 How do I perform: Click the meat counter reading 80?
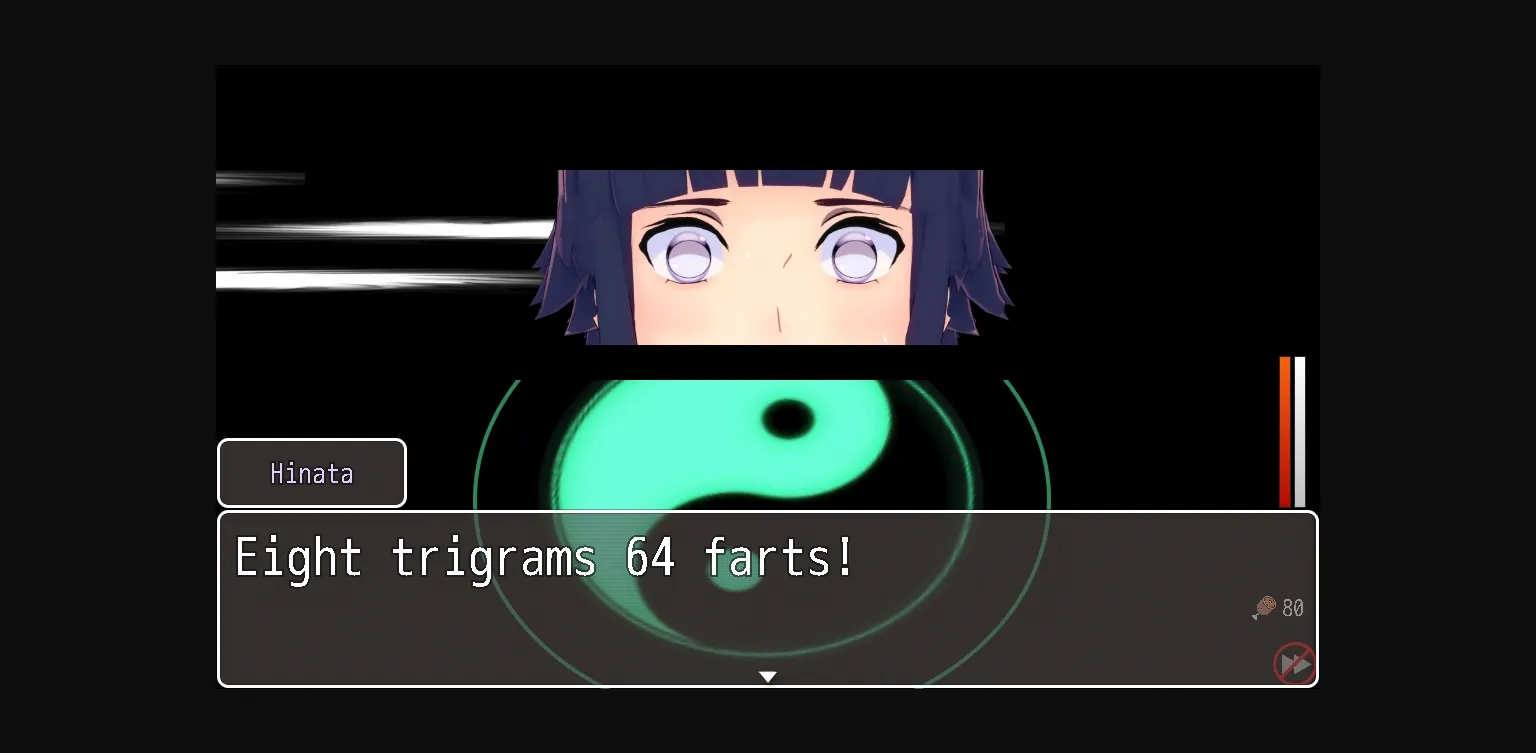coord(1291,607)
